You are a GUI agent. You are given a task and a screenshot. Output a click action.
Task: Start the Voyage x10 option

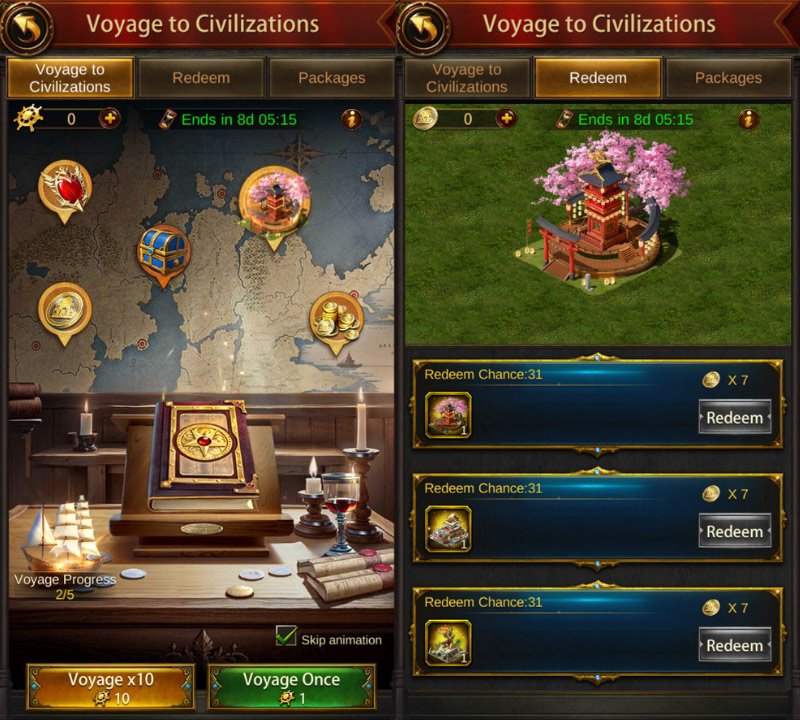[x=110, y=687]
